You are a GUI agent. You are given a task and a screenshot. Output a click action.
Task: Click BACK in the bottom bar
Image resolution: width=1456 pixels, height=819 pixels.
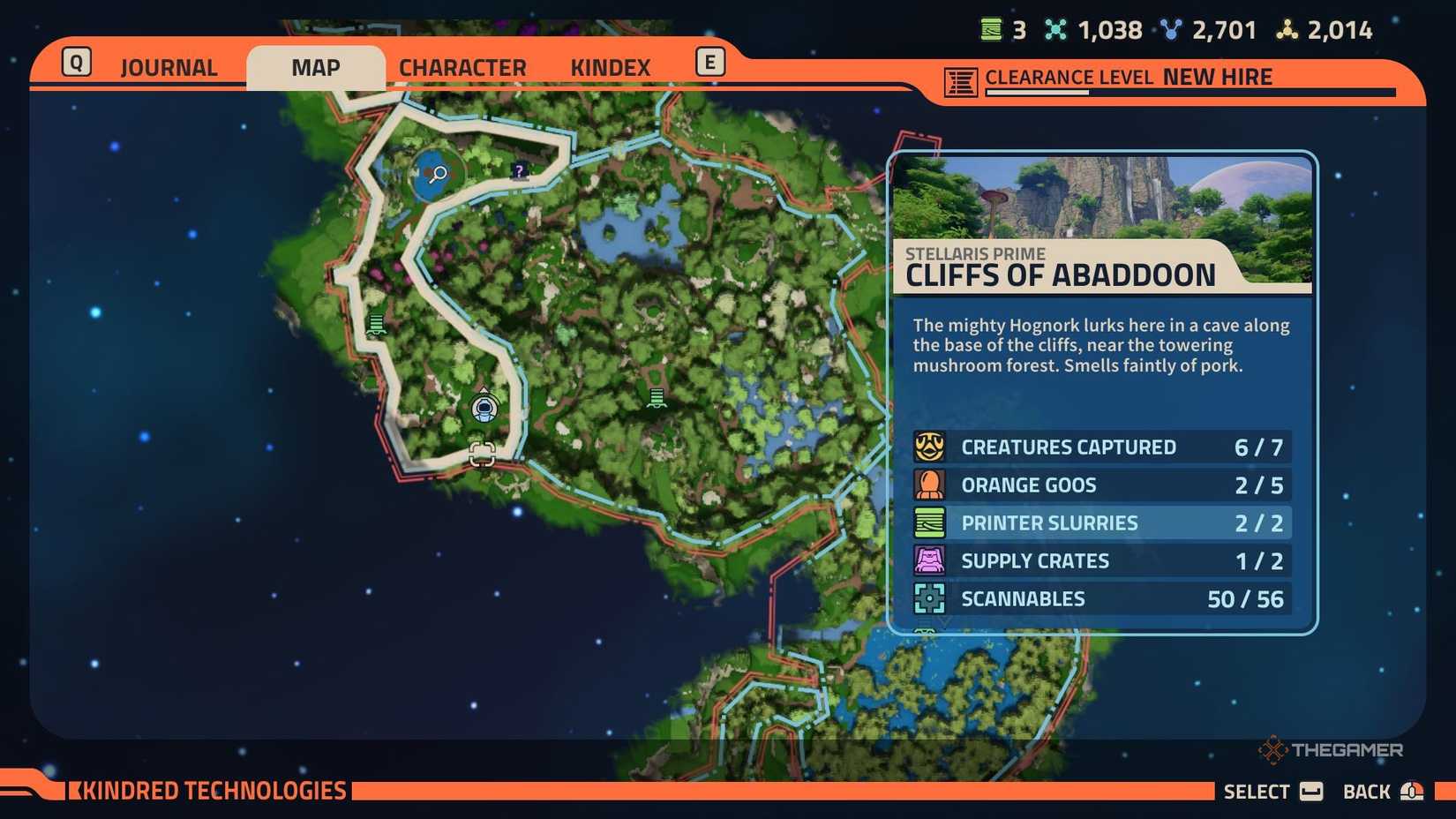1367,791
